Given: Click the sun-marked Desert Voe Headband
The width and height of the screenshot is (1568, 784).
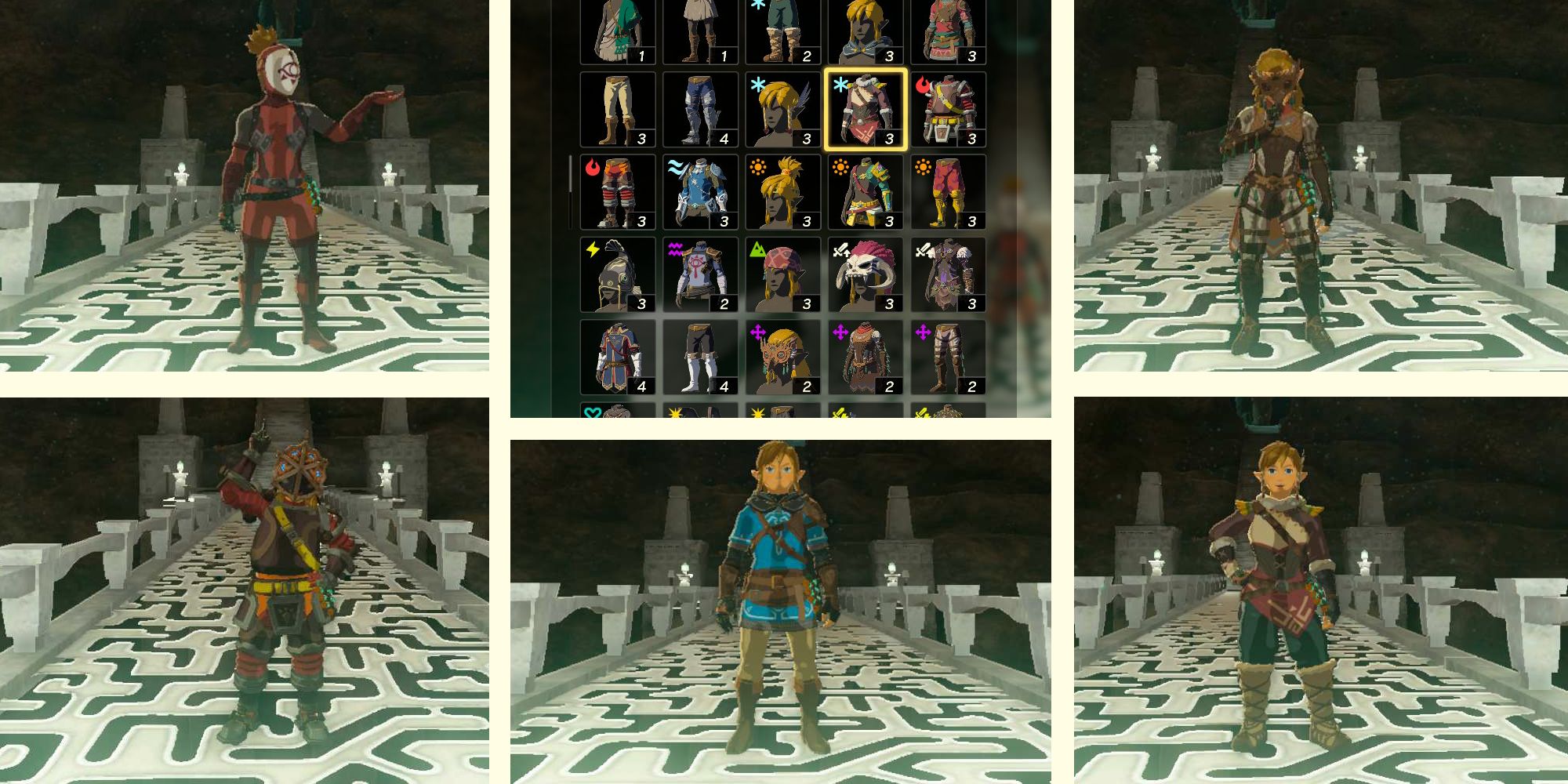Looking at the screenshot, I should pyautogui.click(x=782, y=192).
